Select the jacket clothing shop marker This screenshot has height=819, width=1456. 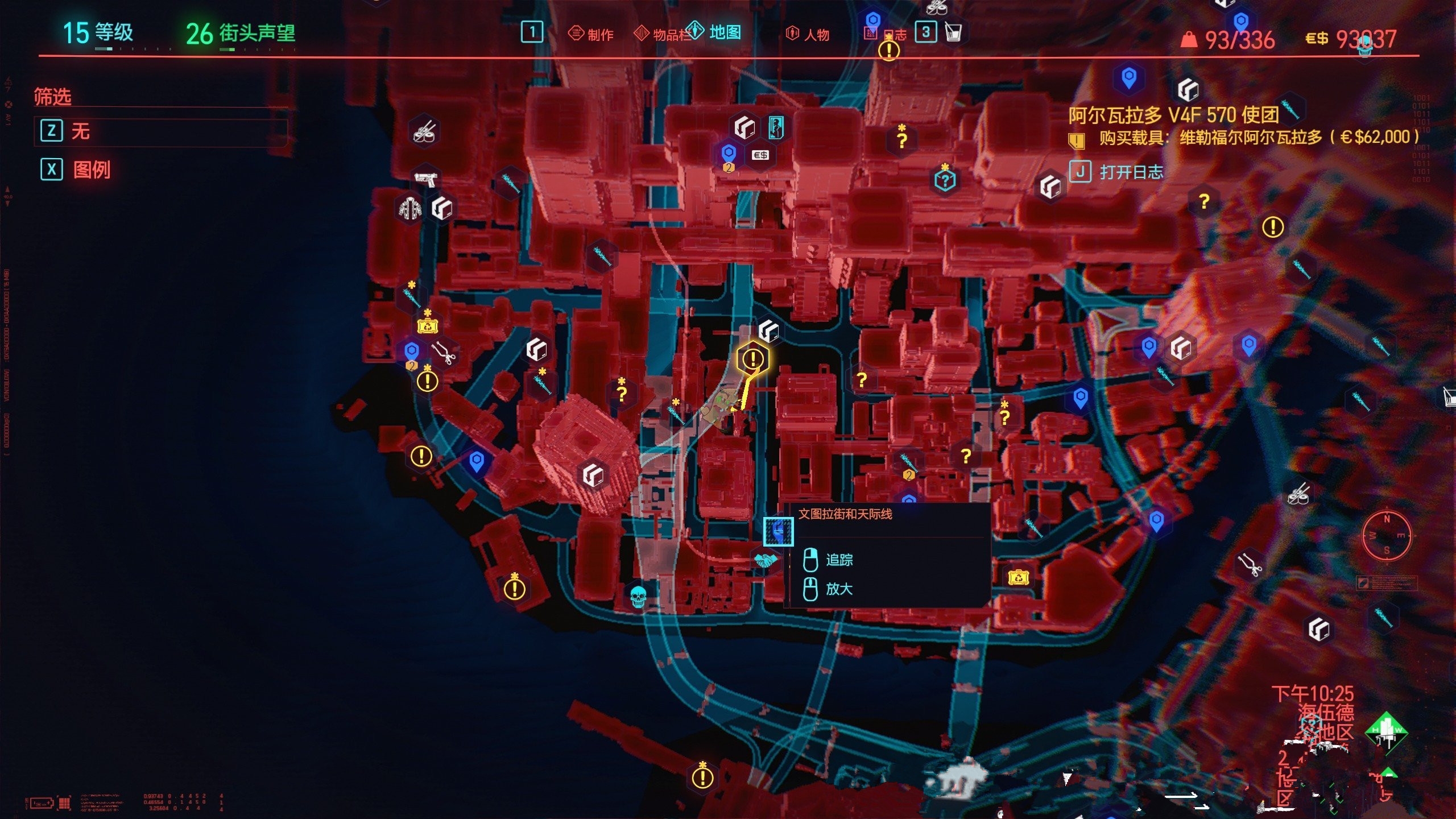point(409,208)
